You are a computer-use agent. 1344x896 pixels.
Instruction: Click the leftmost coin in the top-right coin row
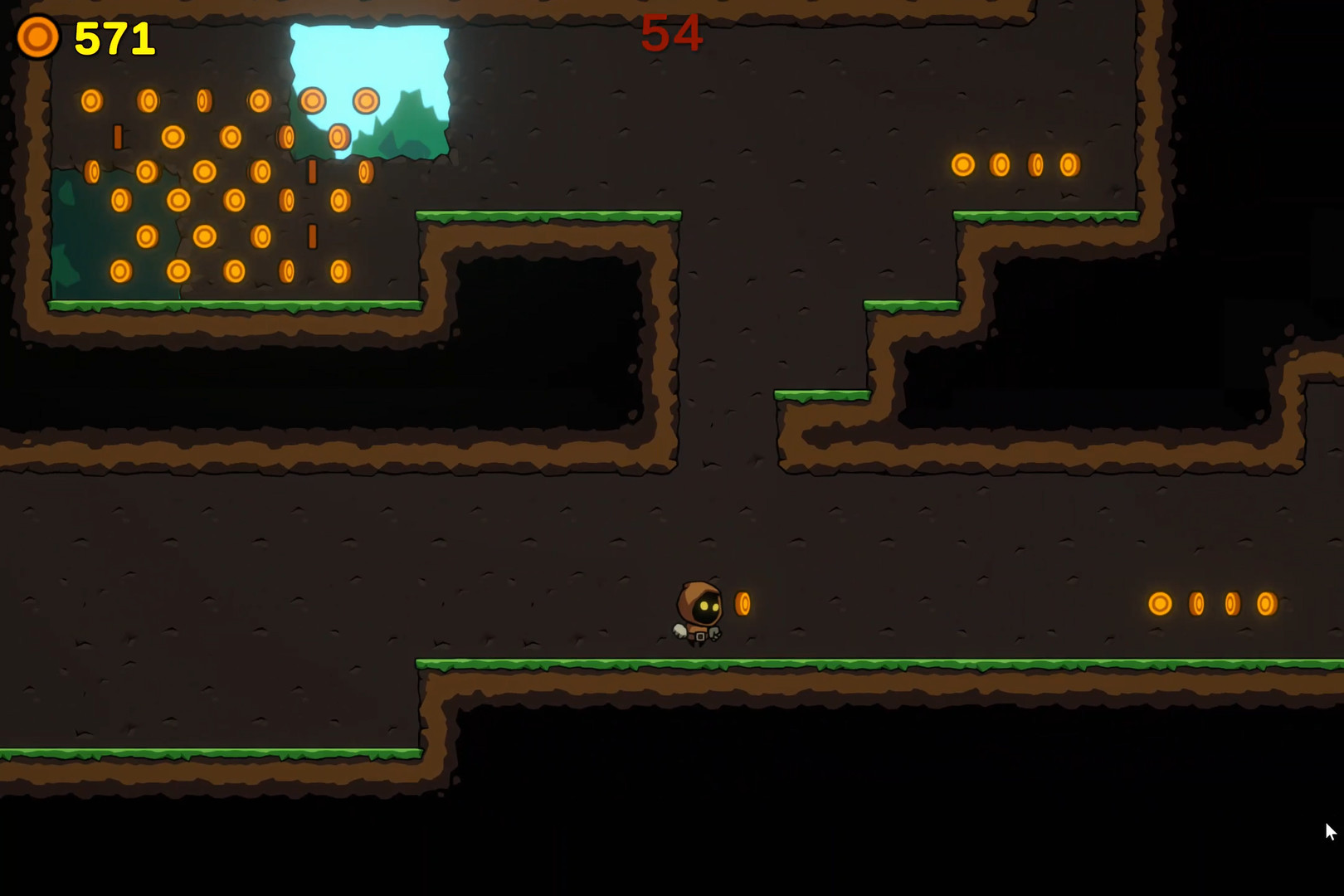[962, 163]
